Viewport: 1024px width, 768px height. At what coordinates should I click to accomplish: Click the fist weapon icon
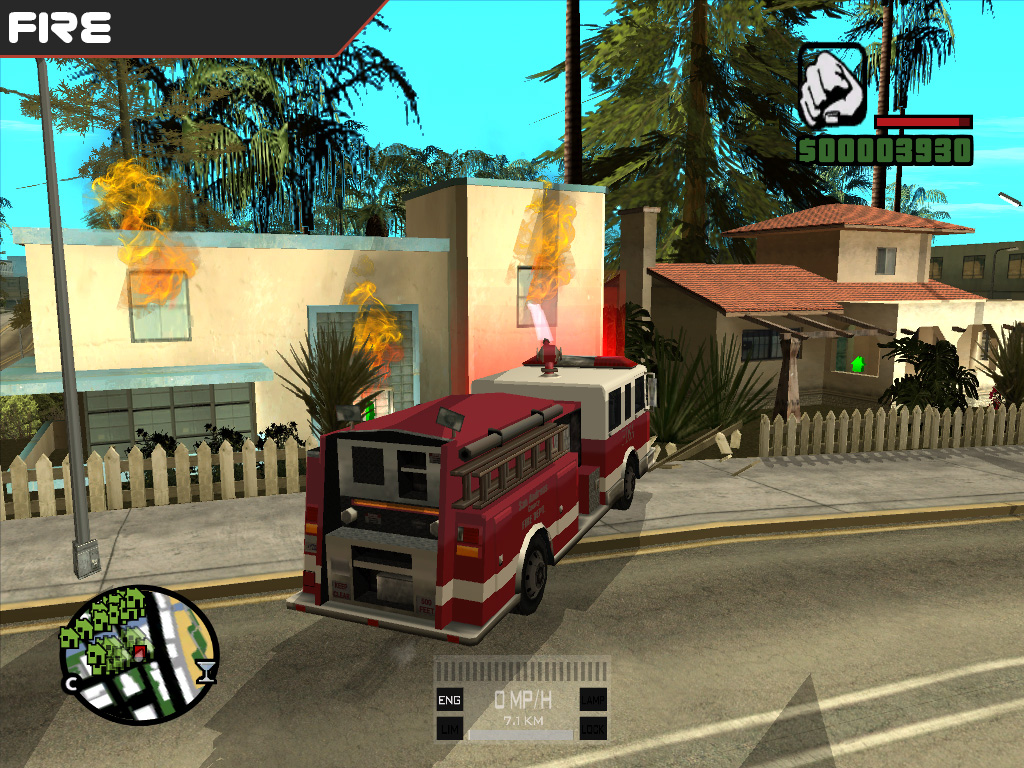[x=832, y=84]
